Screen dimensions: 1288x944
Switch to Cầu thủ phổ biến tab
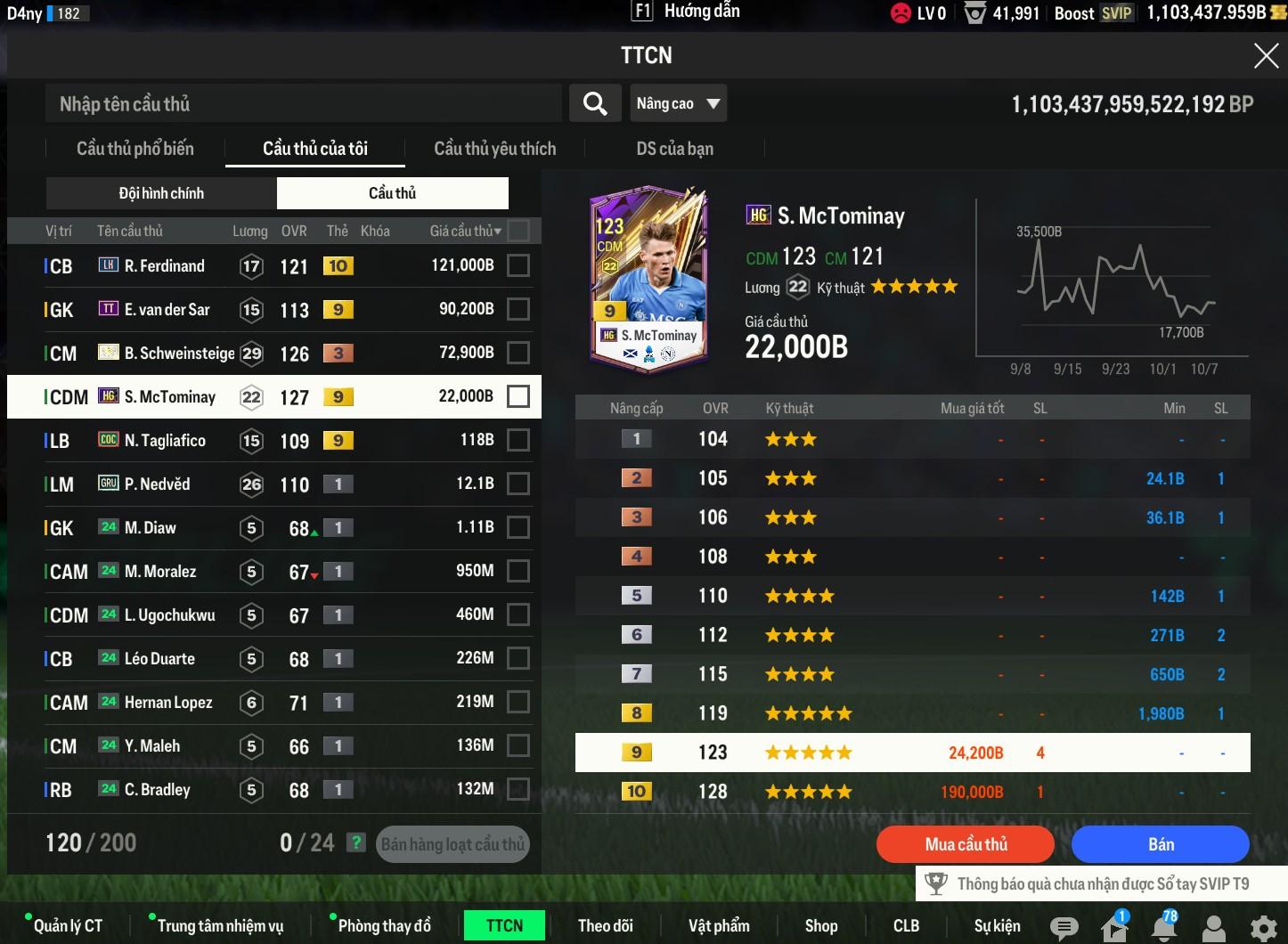coord(135,149)
